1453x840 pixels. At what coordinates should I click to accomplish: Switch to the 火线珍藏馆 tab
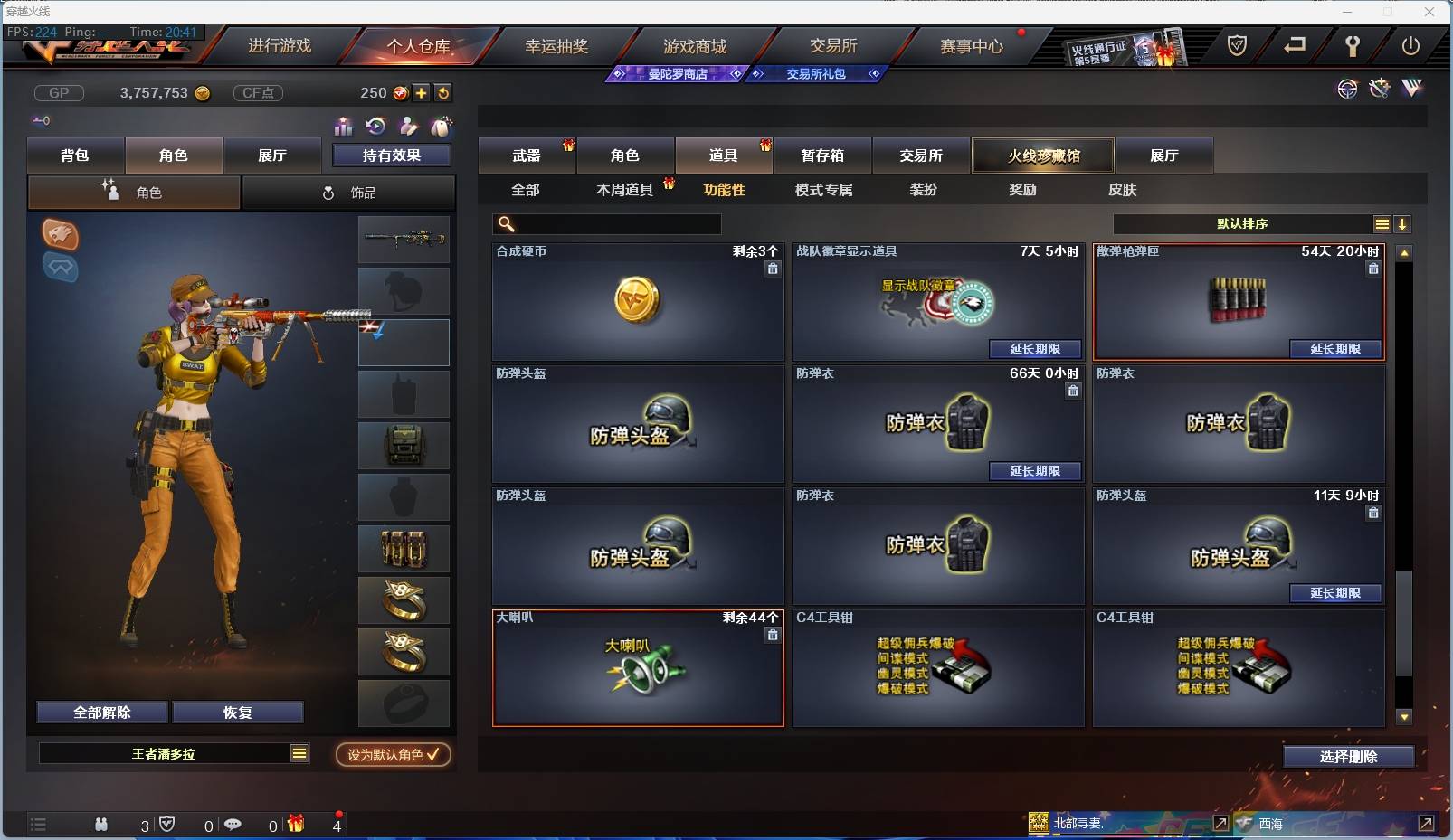tap(1044, 155)
